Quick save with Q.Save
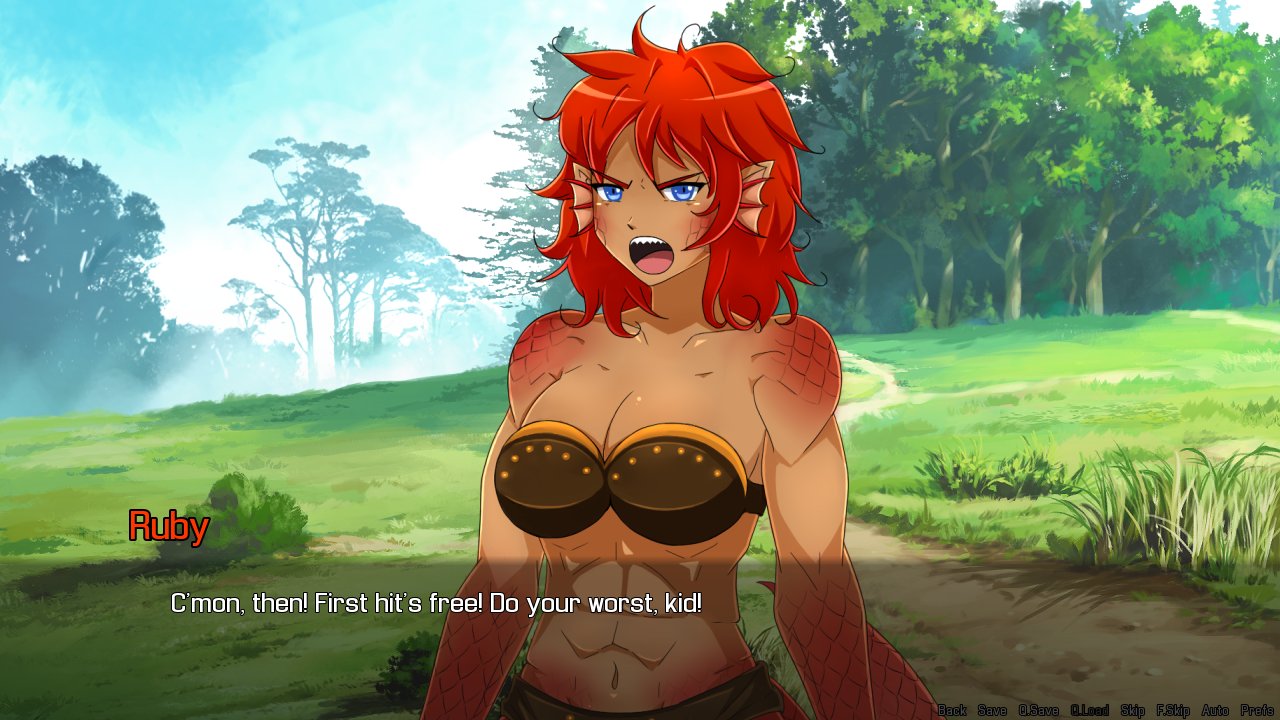The height and width of the screenshot is (720, 1280). [1038, 710]
